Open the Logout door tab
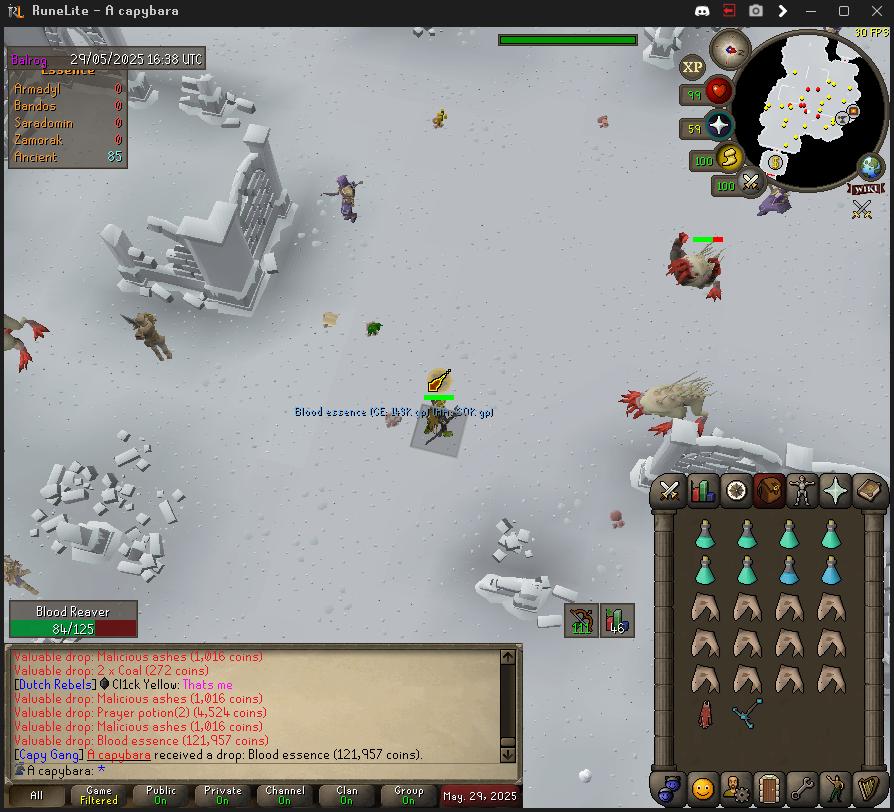Screen dimensions: 894x812 point(767,787)
